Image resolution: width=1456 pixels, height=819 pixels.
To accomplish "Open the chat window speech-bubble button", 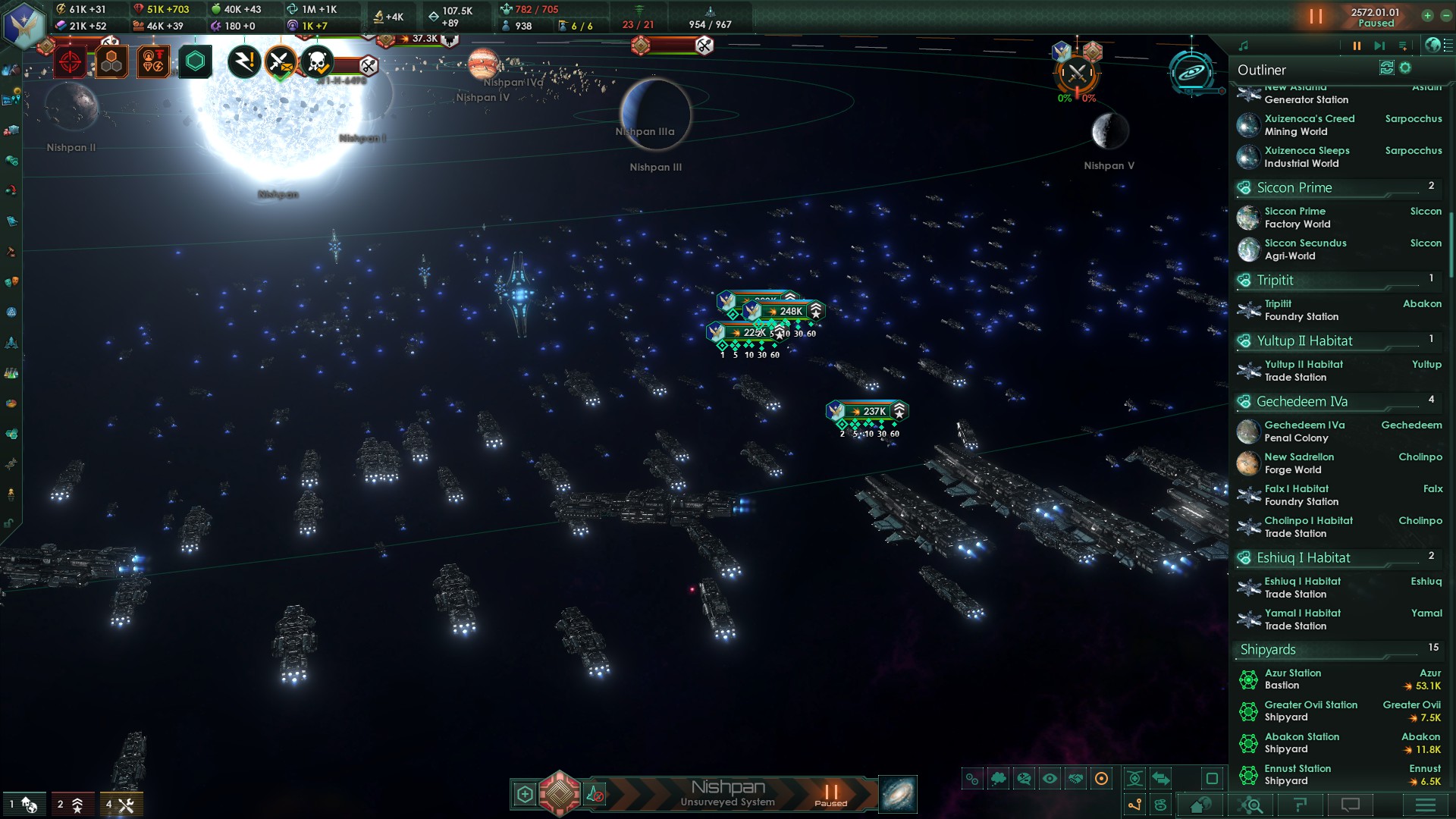I will click(1351, 805).
